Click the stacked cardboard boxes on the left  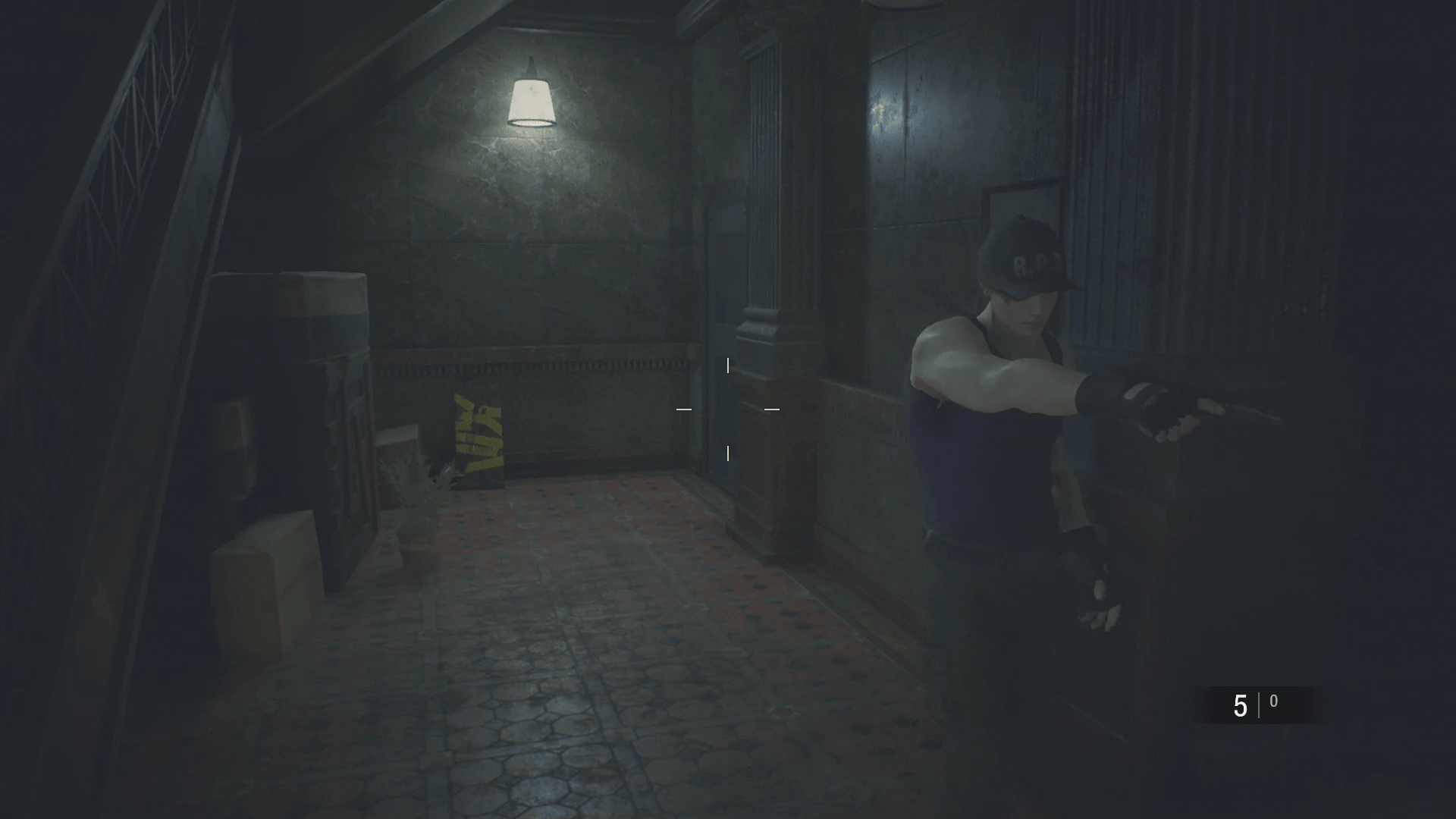(x=292, y=318)
